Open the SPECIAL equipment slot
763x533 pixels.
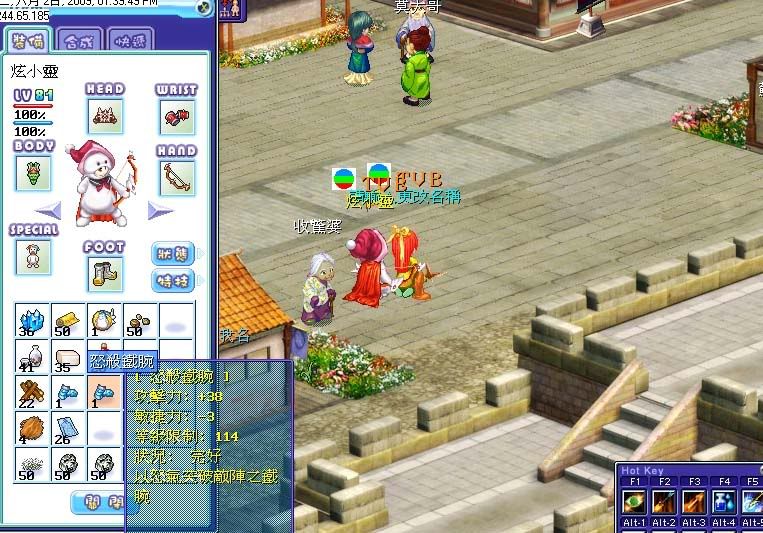[x=33, y=257]
